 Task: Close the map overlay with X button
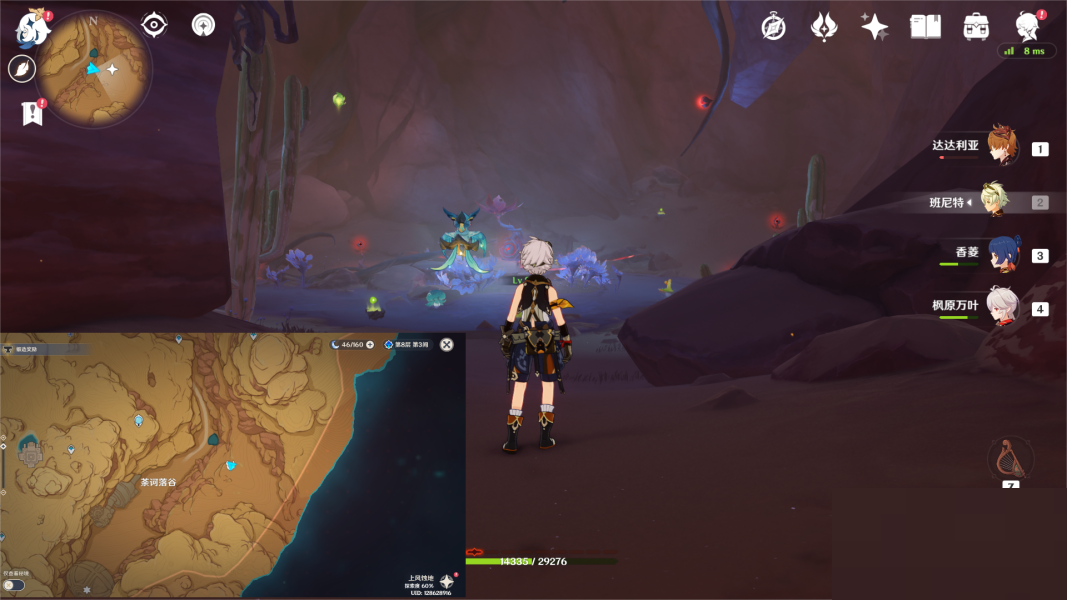pyautogui.click(x=447, y=344)
